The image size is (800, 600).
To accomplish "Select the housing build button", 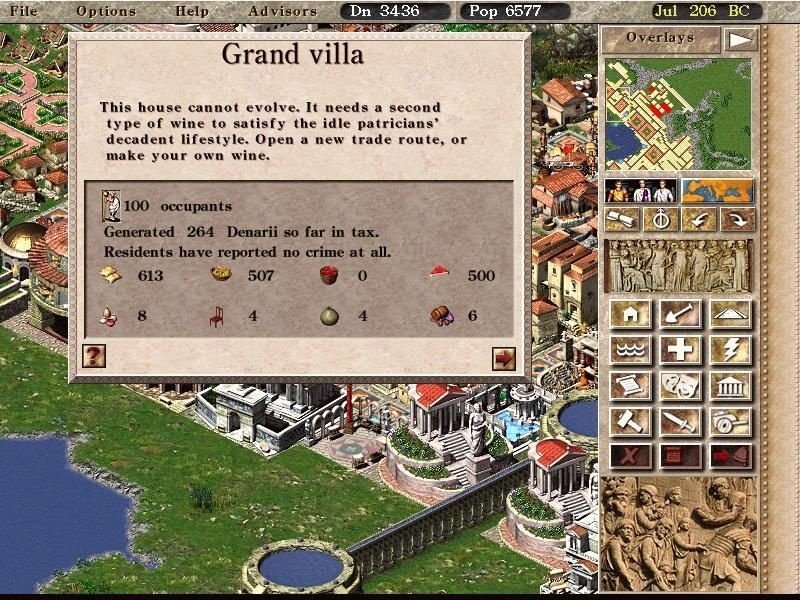I will tap(630, 314).
